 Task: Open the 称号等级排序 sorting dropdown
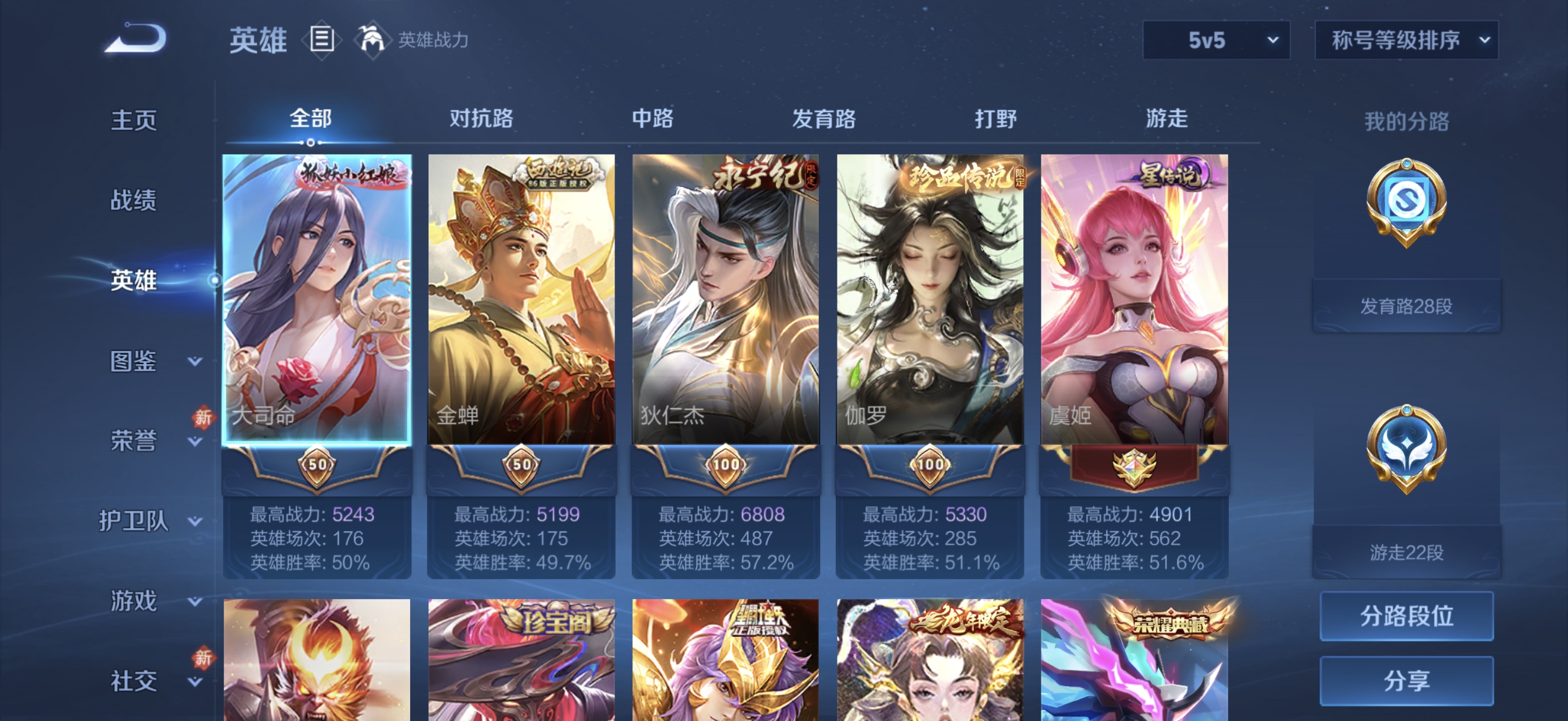[1406, 41]
